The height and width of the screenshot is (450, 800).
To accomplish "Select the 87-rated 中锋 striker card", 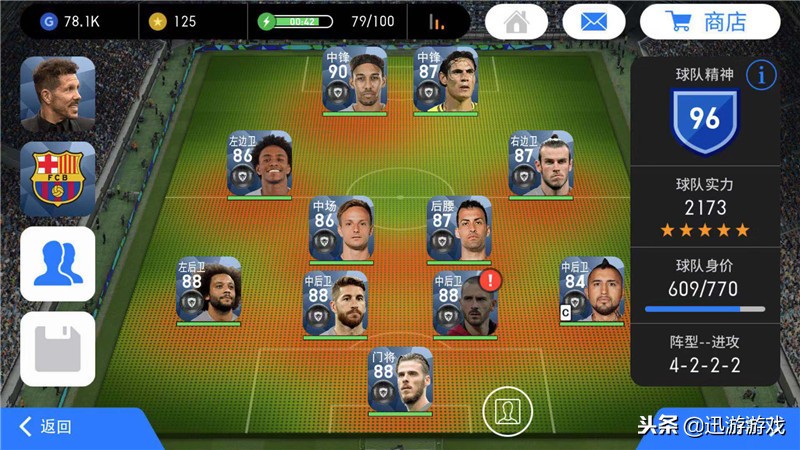I will coord(445,79).
